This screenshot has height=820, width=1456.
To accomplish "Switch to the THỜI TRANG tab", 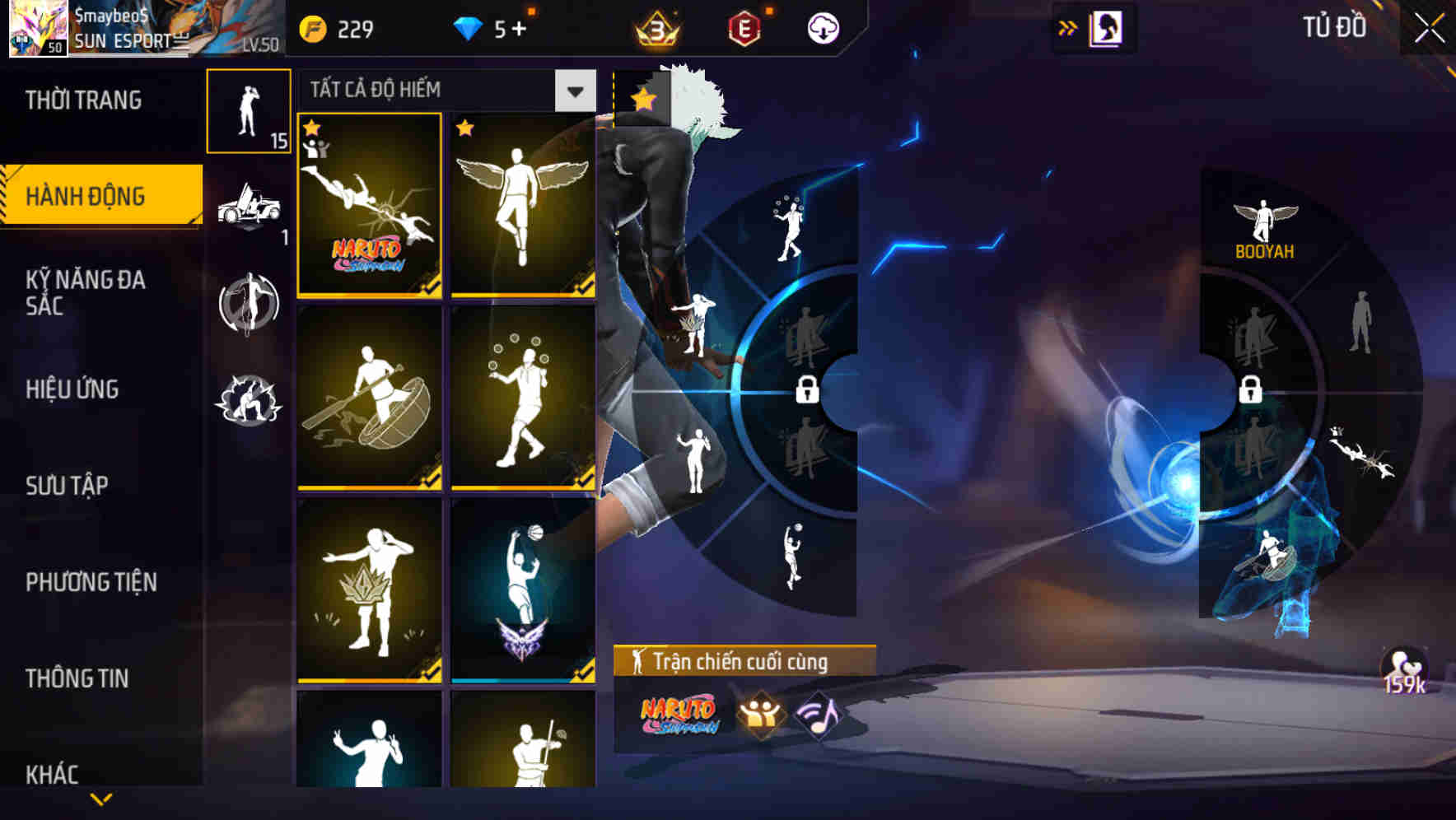I will click(x=82, y=100).
